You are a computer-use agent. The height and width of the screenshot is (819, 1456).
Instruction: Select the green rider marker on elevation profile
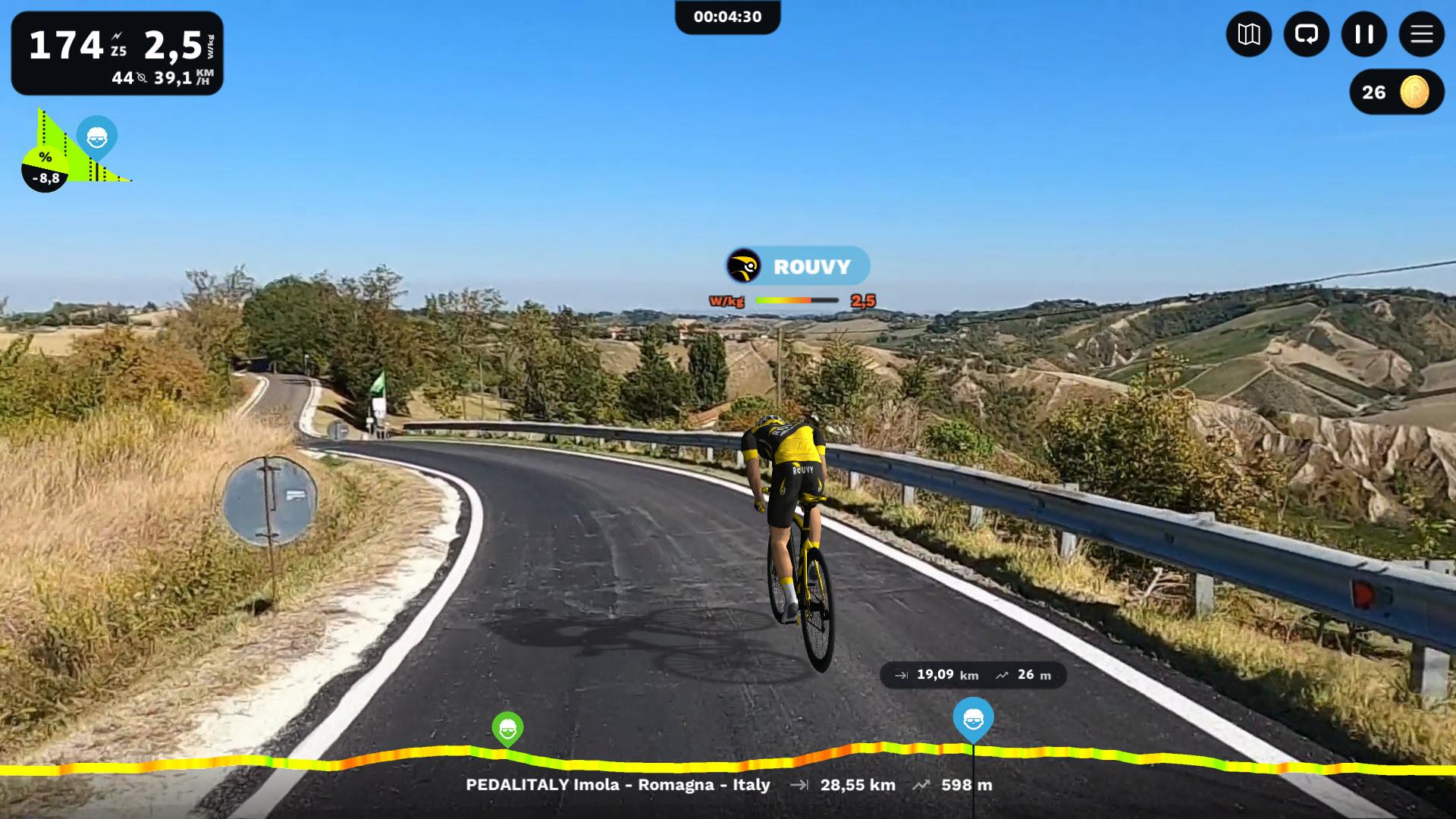[507, 730]
